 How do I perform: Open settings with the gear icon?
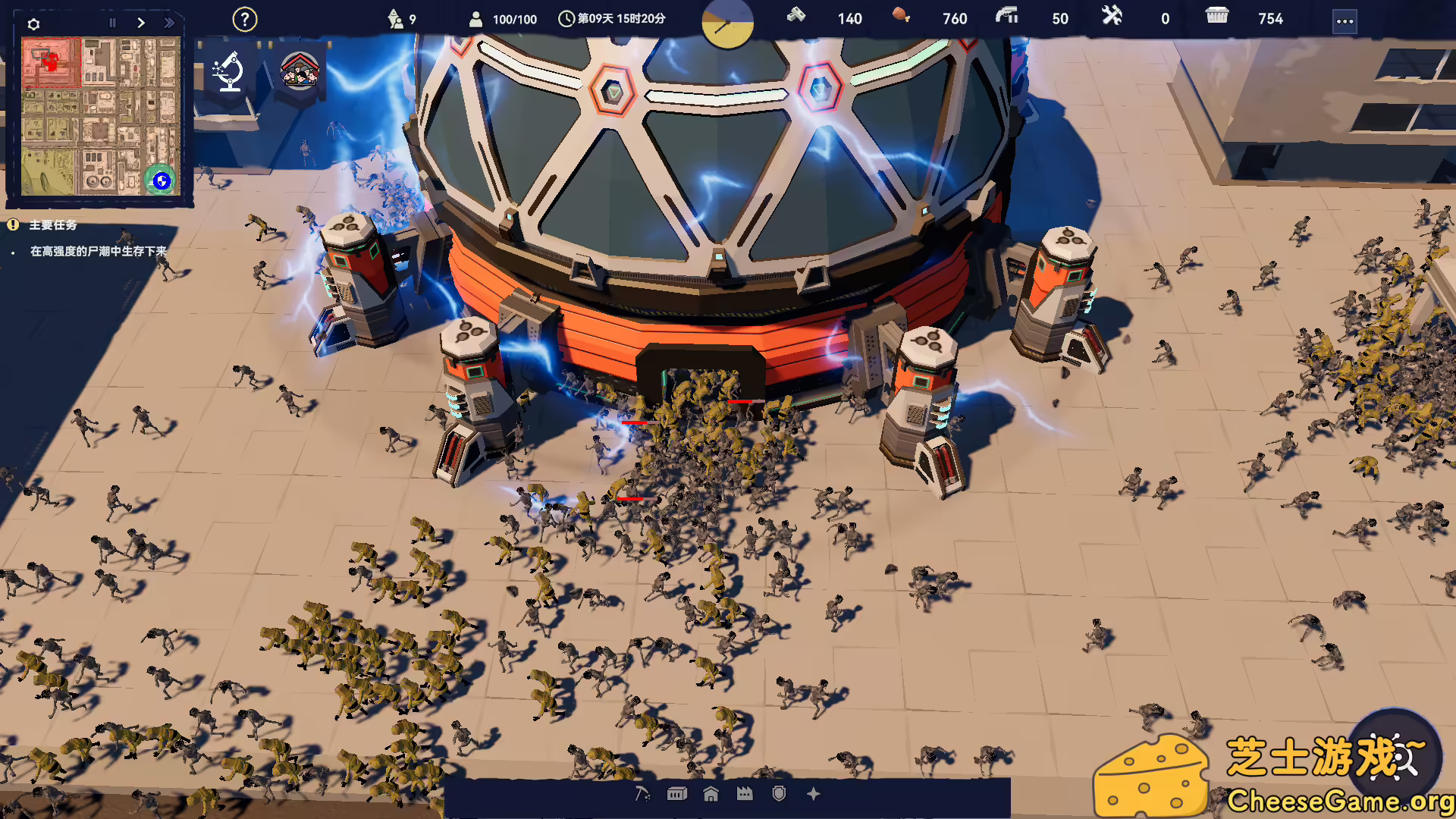33,24
